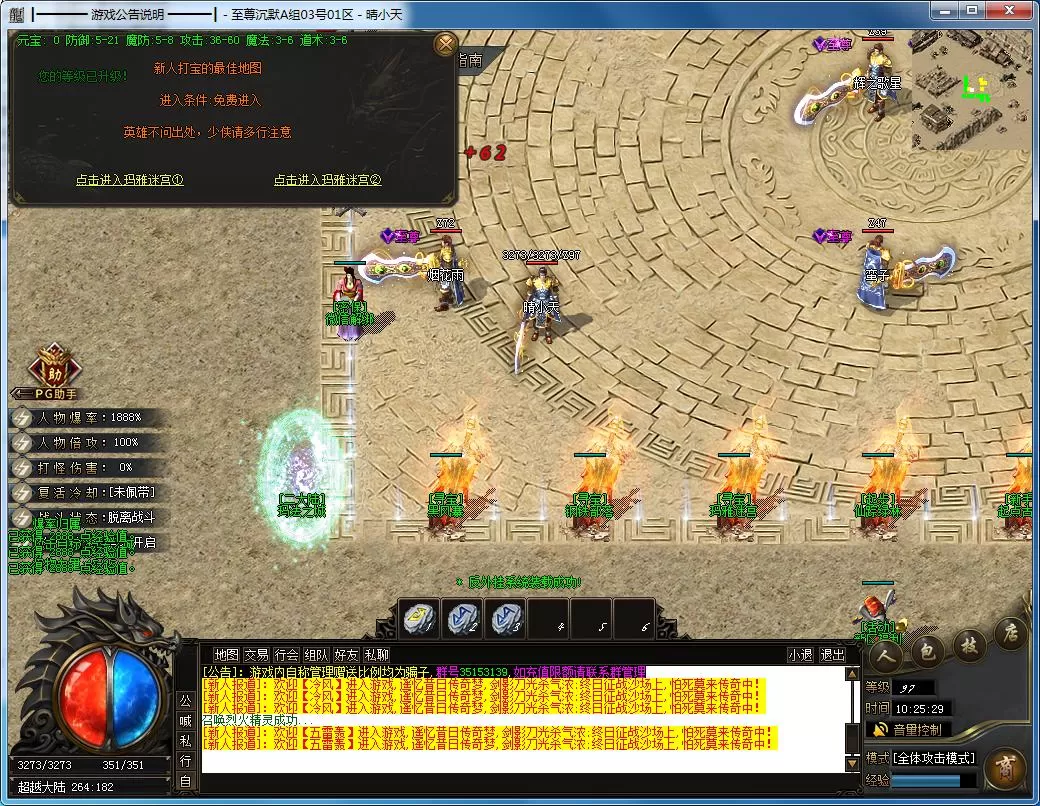Use the hotbar slot 1 scroll item
The width and height of the screenshot is (1040, 806).
(x=419, y=619)
